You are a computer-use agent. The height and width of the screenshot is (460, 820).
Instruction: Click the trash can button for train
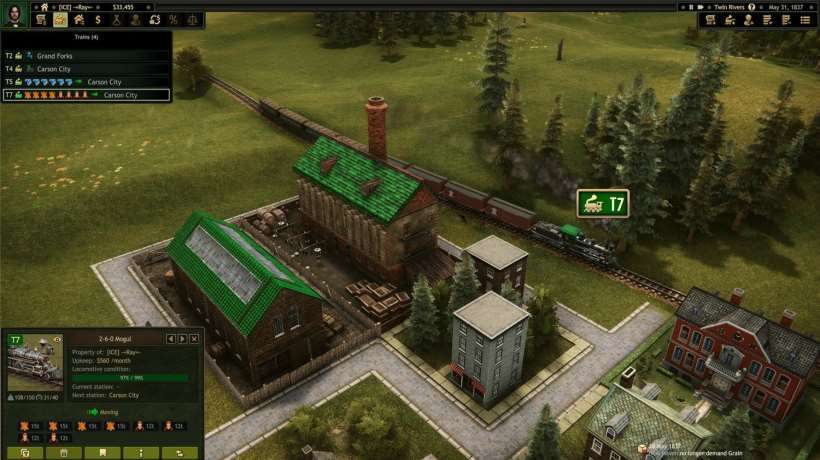[63, 453]
